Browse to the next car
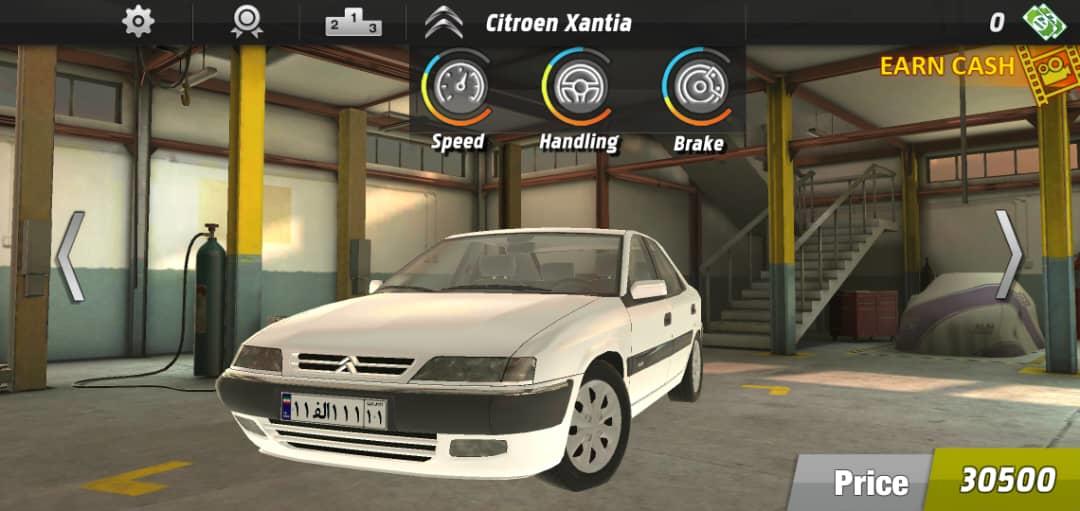This screenshot has height=511, width=1080. click(x=1009, y=256)
